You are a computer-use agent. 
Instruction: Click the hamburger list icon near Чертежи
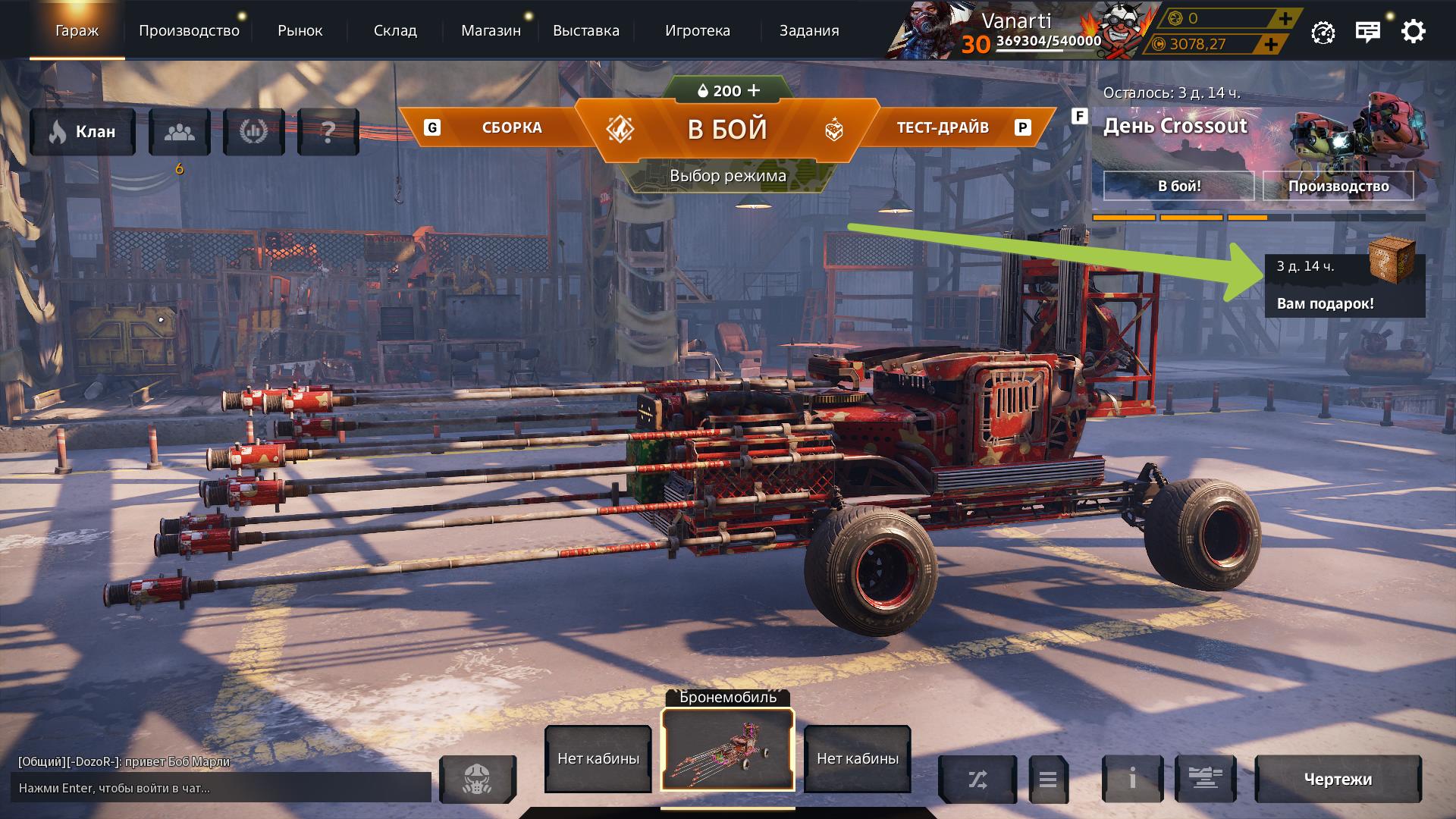tap(1048, 779)
